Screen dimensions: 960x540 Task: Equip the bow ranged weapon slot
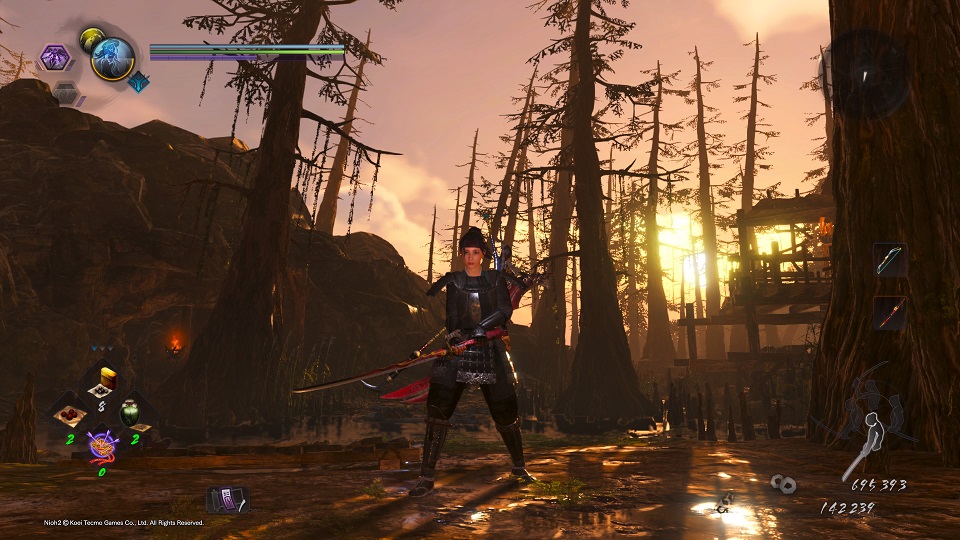tap(889, 259)
